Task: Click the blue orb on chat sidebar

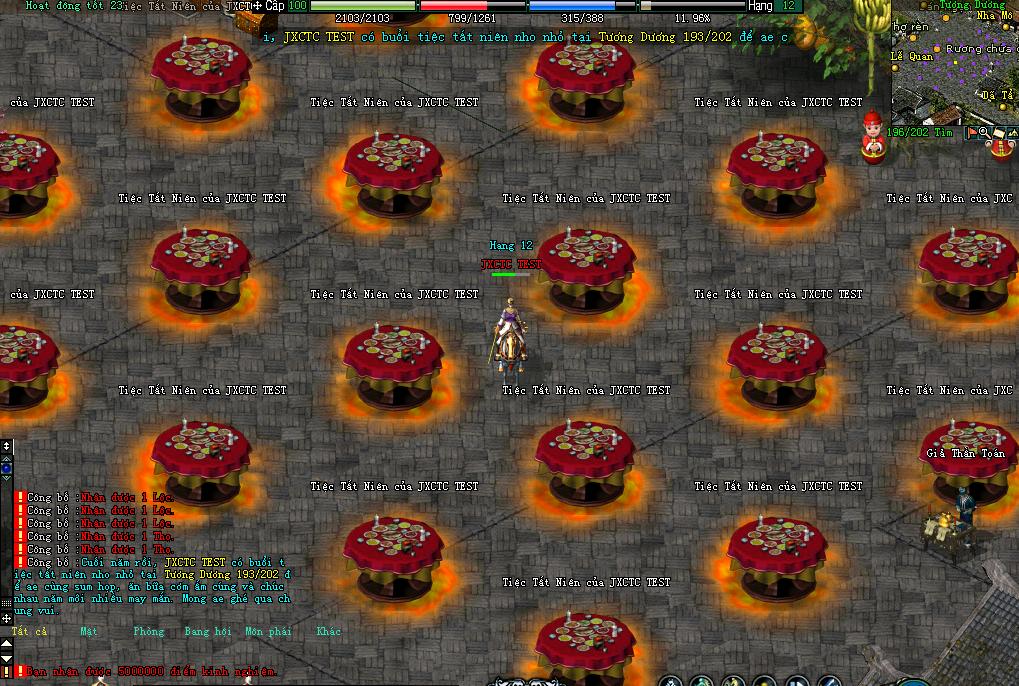Action: pos(6,467)
